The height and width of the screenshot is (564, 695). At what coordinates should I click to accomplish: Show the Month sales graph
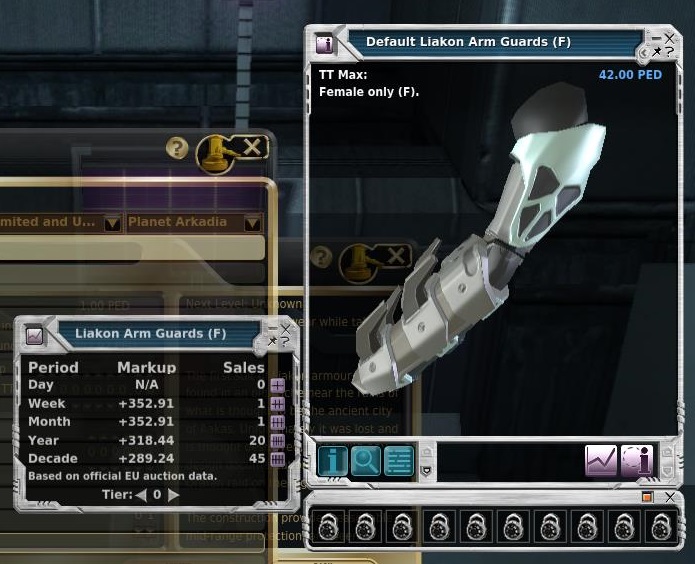(277, 422)
